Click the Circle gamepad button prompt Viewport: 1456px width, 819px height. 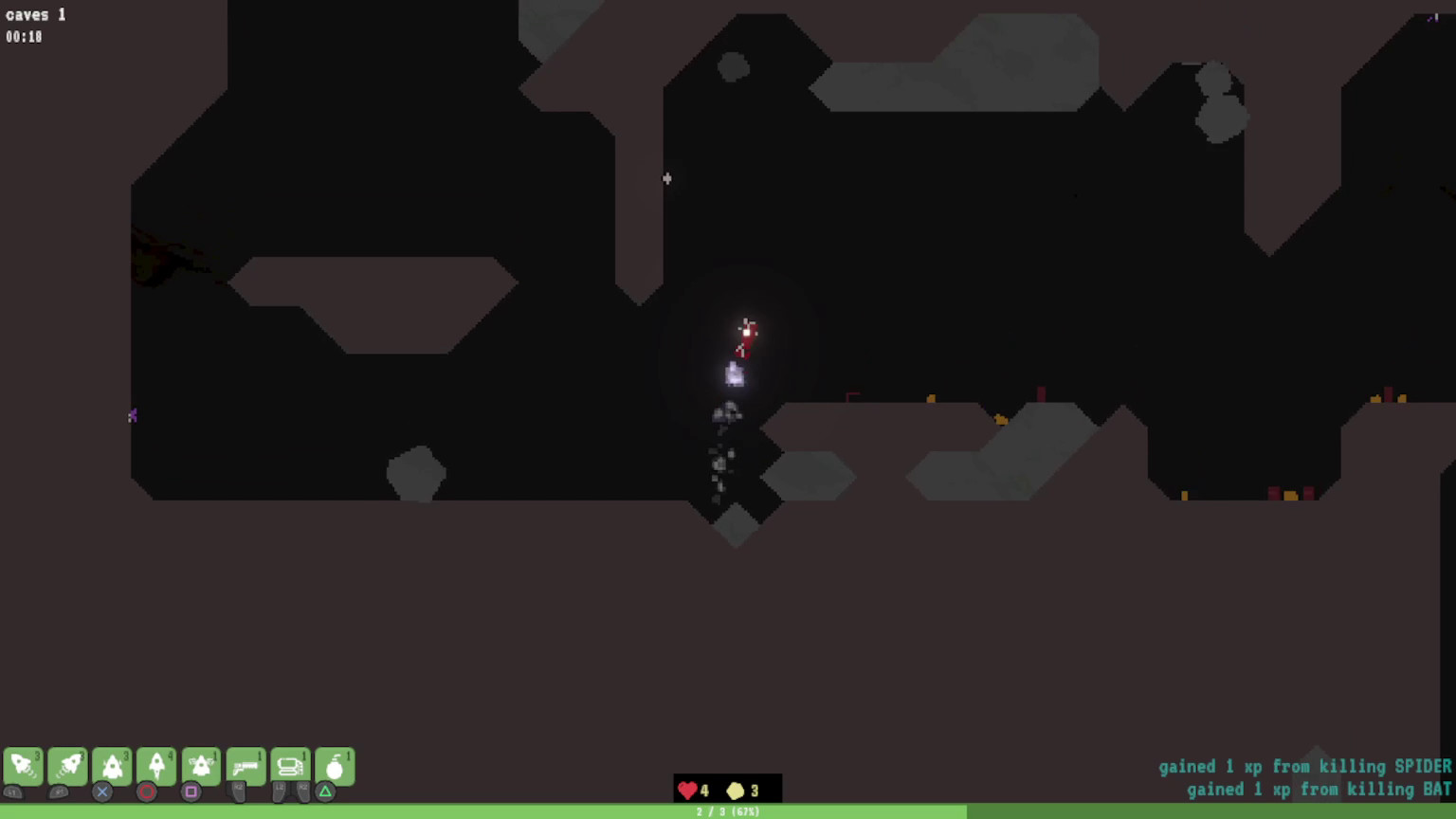[147, 792]
